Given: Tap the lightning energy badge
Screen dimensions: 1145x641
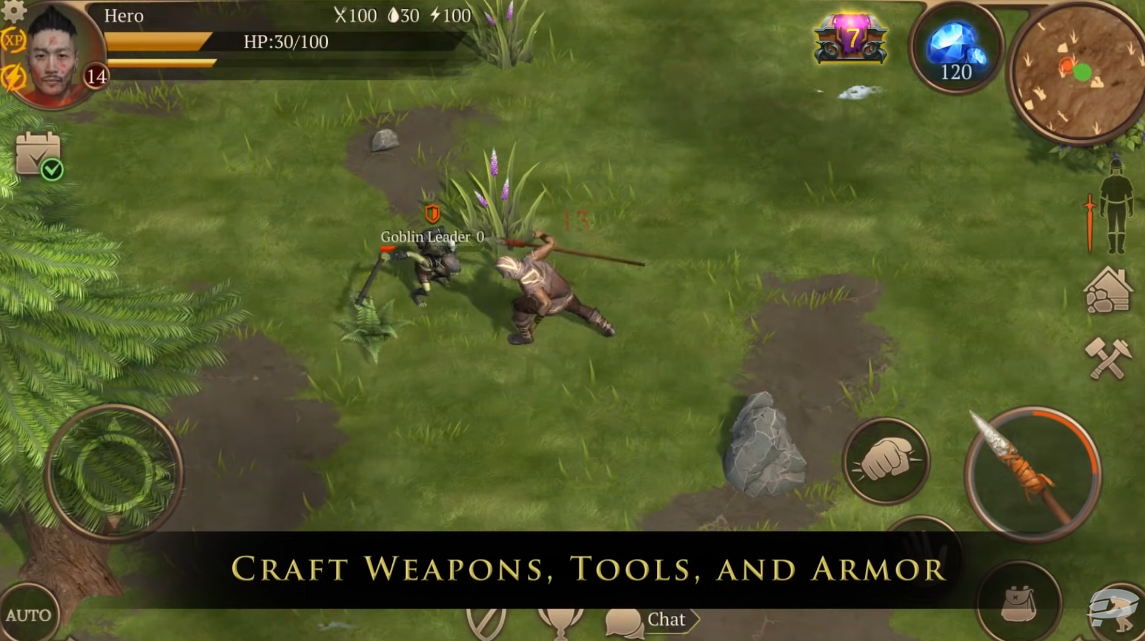Looking at the screenshot, I should tap(13, 78).
